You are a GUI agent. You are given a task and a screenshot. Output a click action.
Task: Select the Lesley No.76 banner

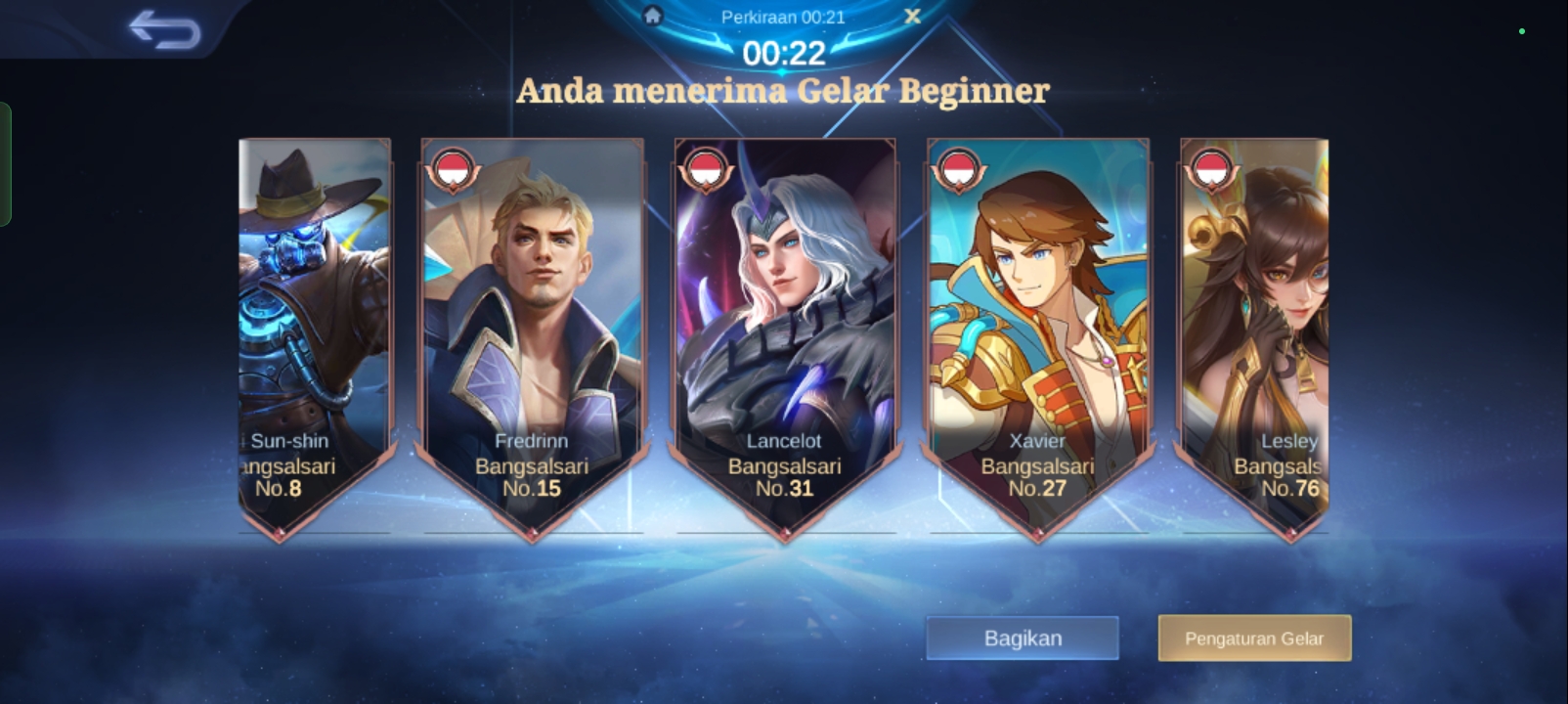point(1255,332)
